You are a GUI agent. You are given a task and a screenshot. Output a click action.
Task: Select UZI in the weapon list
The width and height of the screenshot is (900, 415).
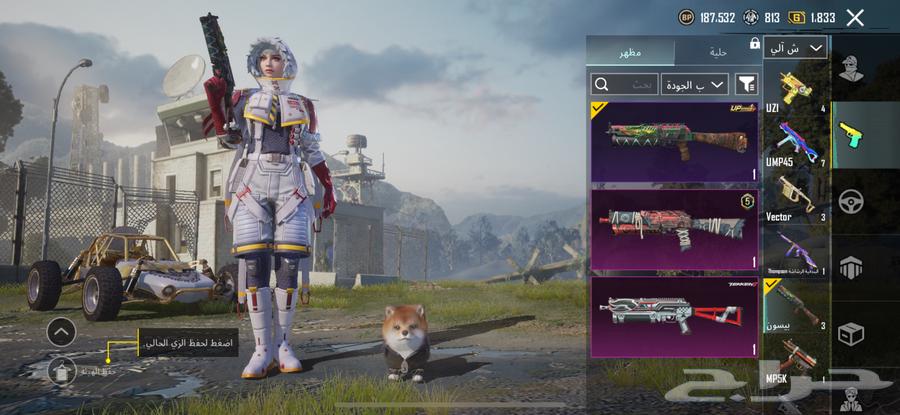pyautogui.click(x=795, y=90)
